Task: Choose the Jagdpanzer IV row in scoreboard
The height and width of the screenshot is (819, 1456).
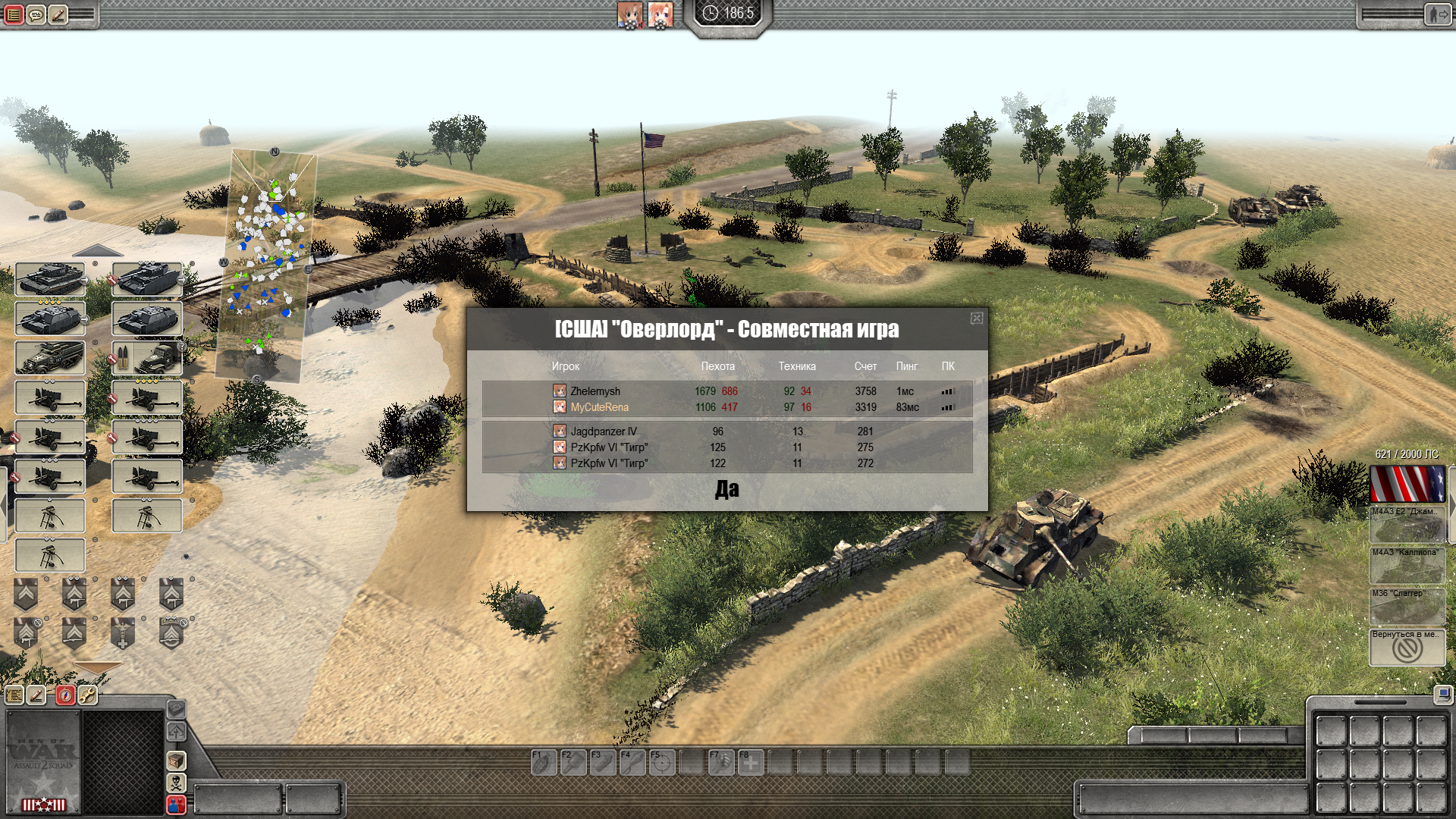Action: [604, 431]
